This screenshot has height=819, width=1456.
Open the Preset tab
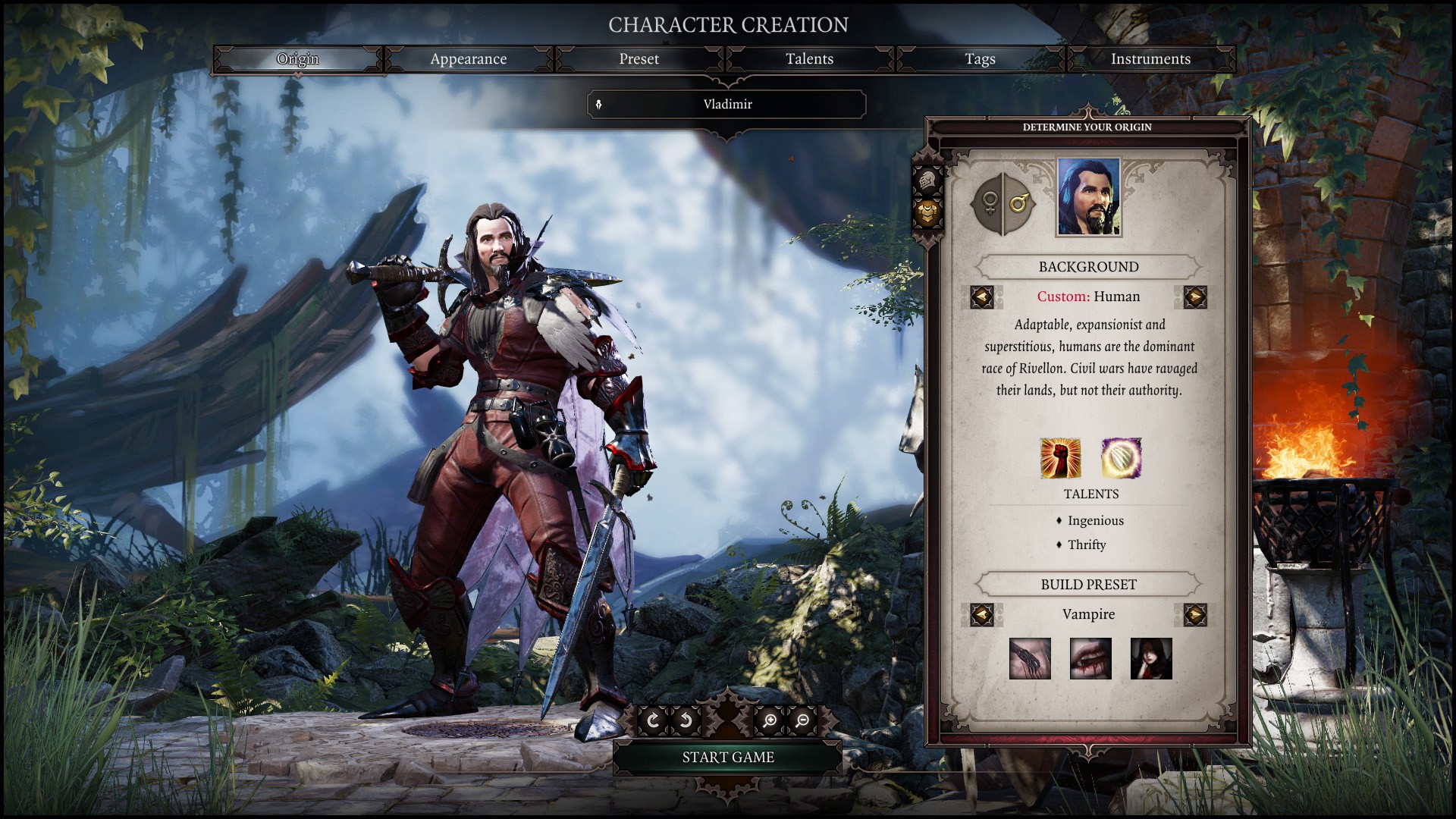tap(639, 59)
